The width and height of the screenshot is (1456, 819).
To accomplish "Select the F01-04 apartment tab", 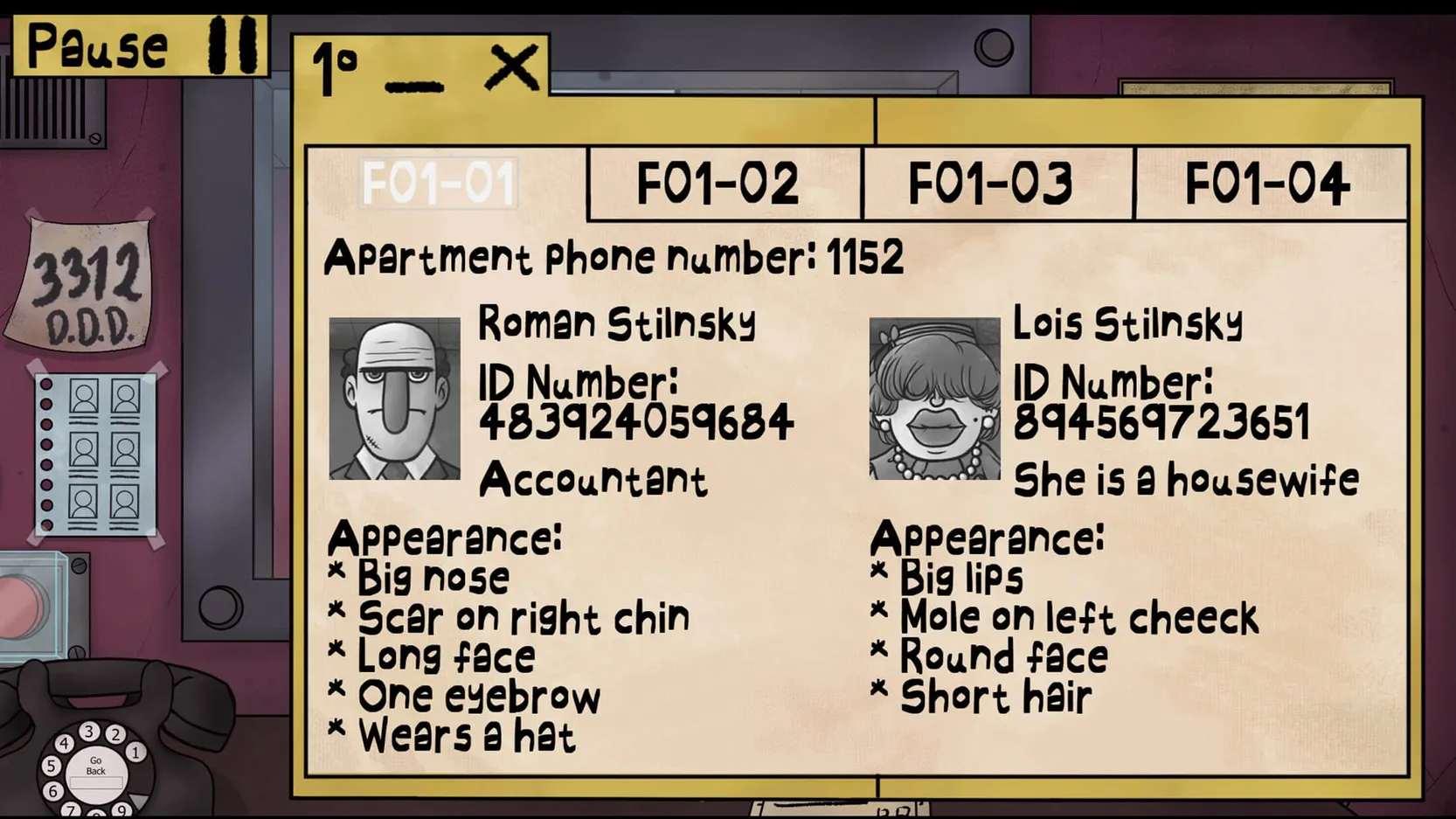I will pos(1269,183).
